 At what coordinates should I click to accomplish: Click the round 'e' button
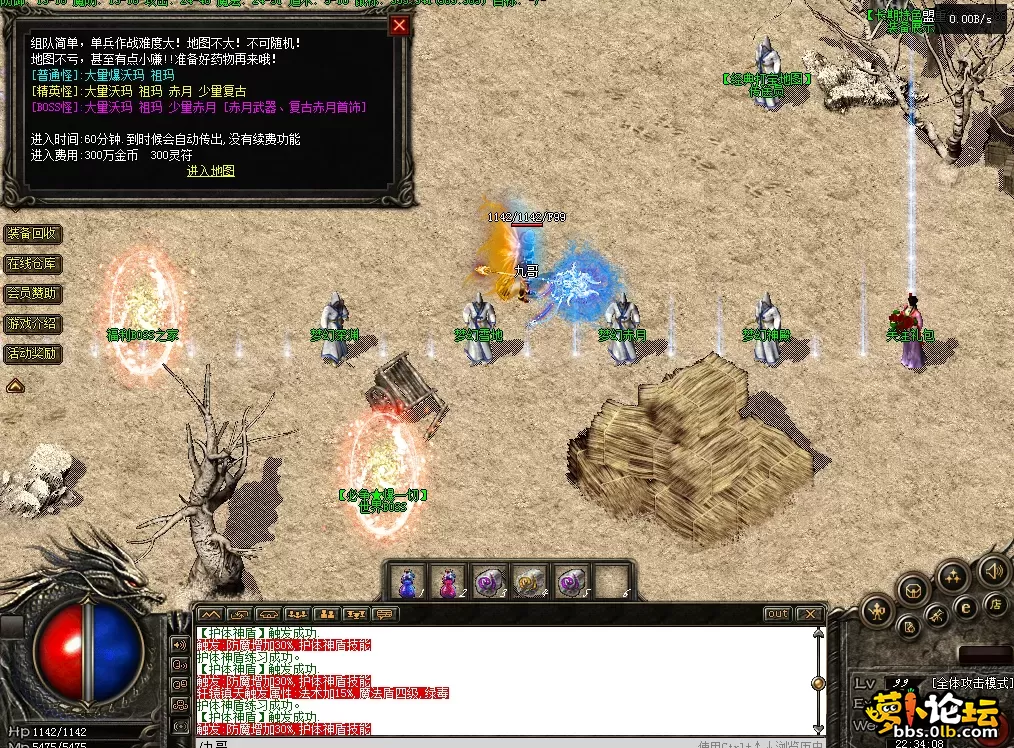(x=966, y=605)
